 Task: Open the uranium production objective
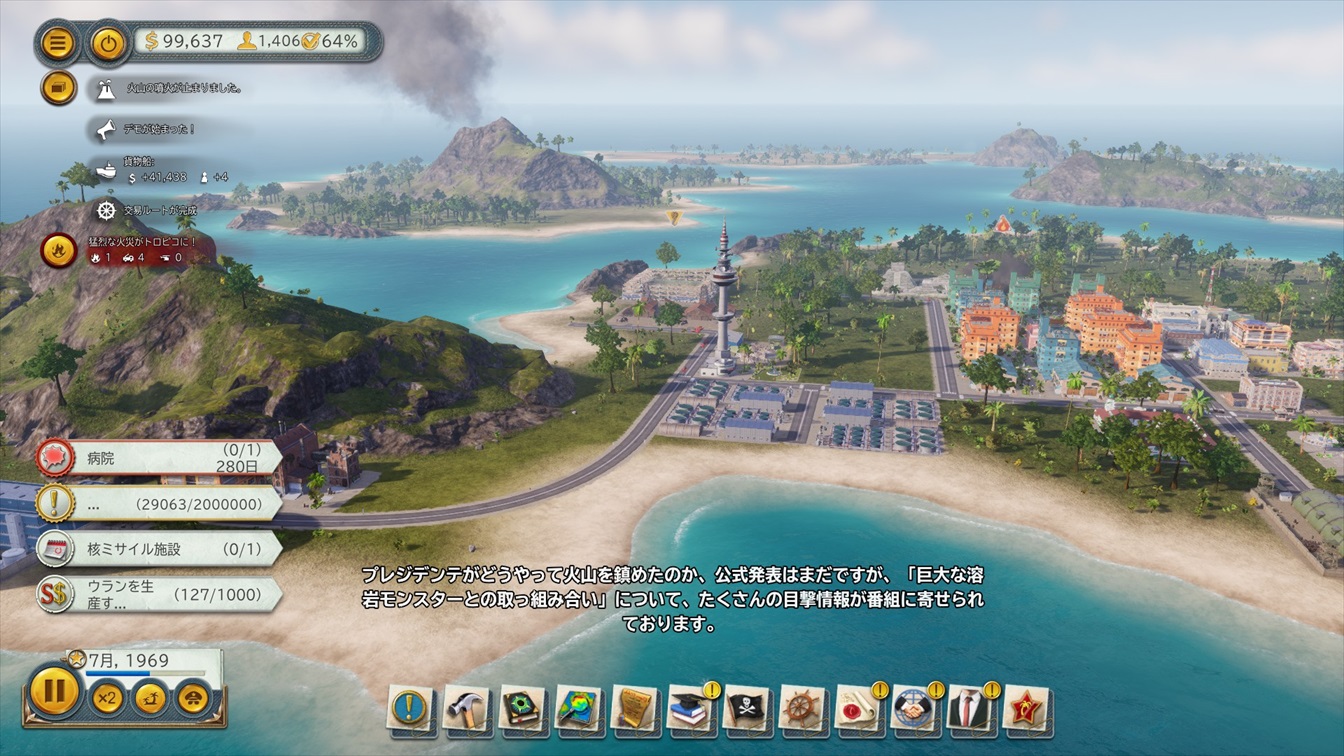158,594
